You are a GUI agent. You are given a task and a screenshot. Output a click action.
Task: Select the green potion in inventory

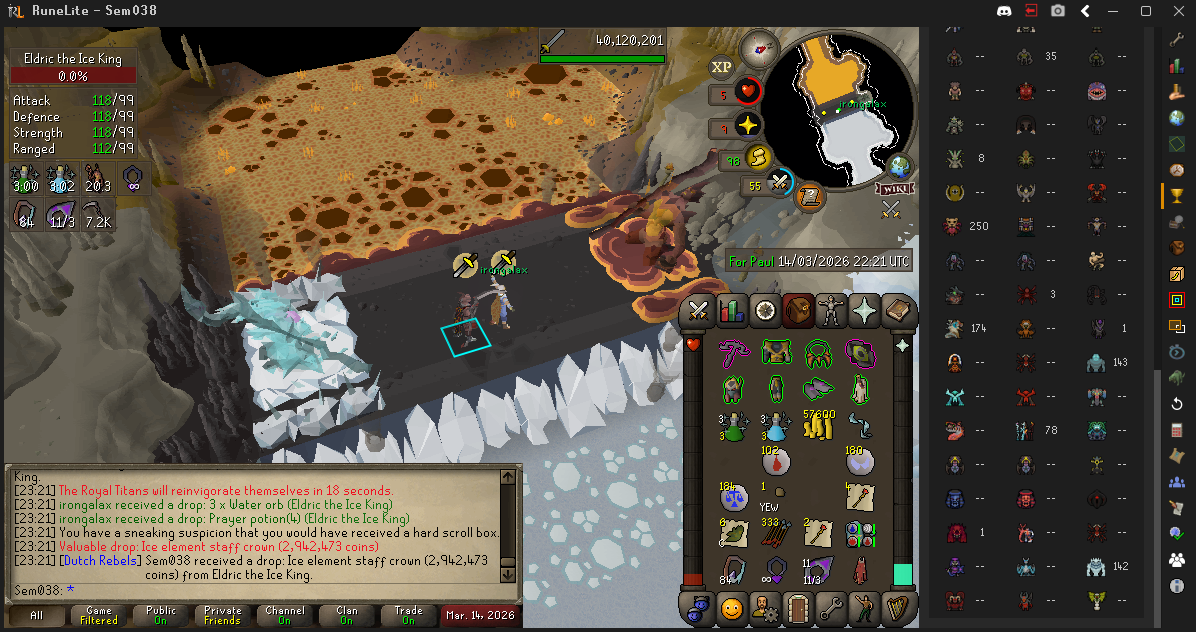(x=734, y=425)
